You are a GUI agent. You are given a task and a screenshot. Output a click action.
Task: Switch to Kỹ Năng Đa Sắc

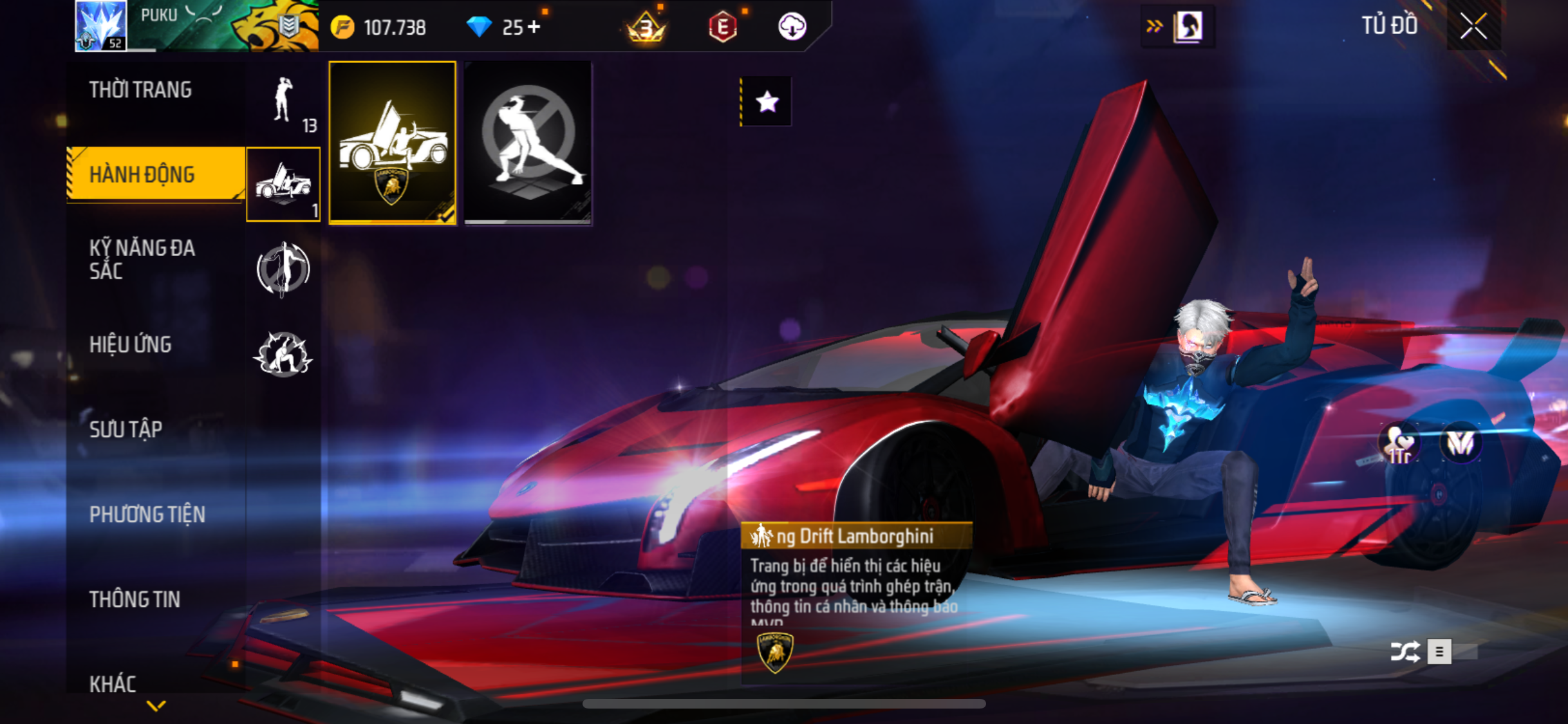tap(142, 259)
